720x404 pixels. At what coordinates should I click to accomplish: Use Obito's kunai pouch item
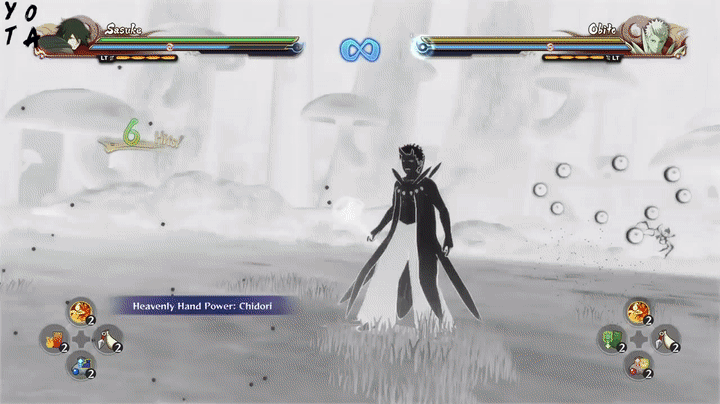coord(665,341)
